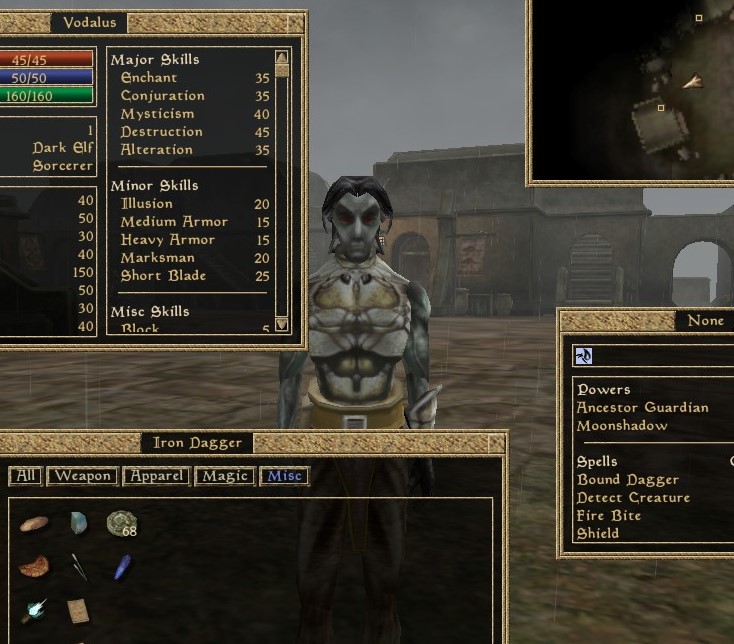Click the skills list scroll-down arrow
Screen dimensions: 734x644
click(282, 324)
